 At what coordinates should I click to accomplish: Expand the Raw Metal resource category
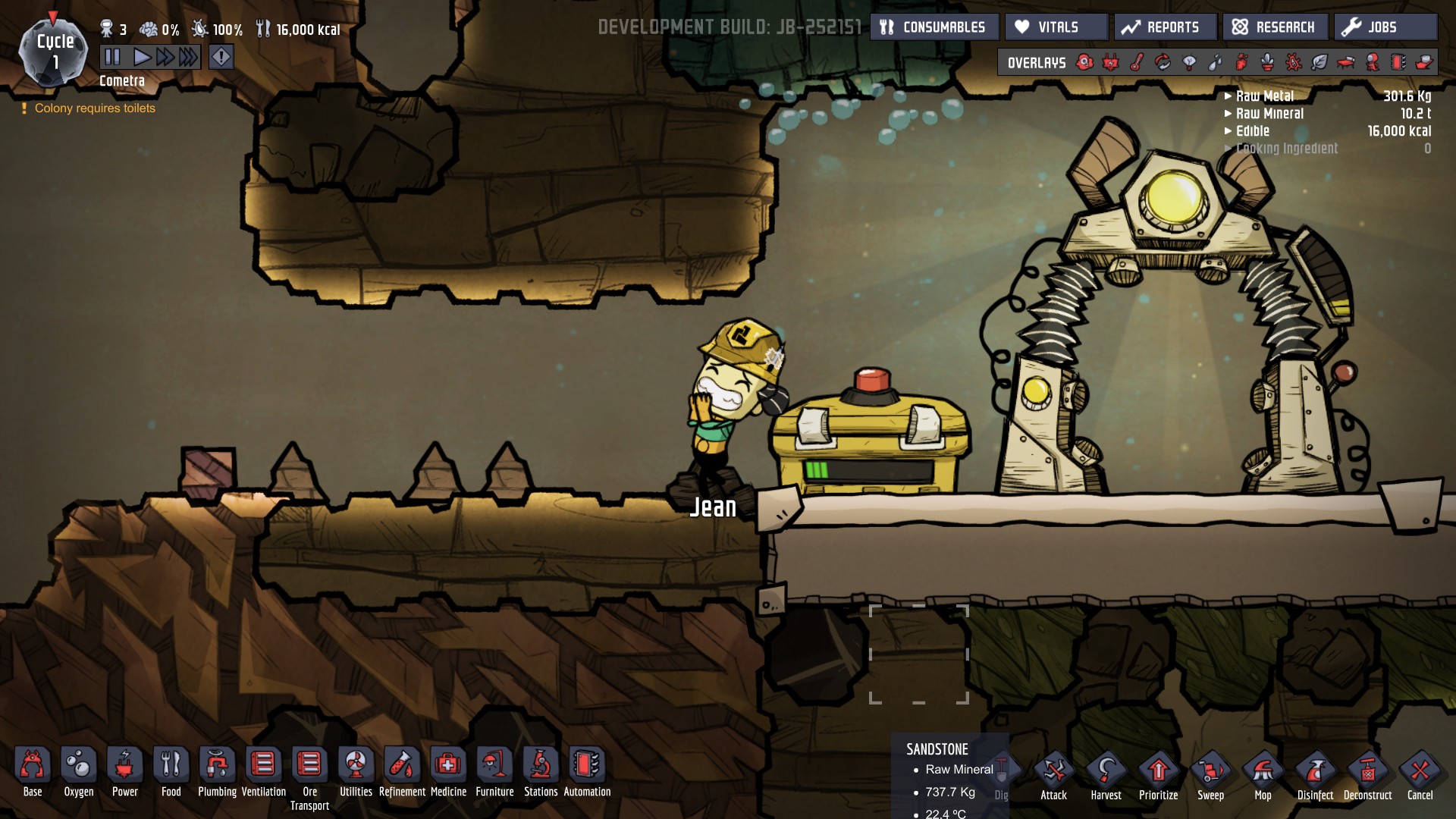coord(1259,96)
